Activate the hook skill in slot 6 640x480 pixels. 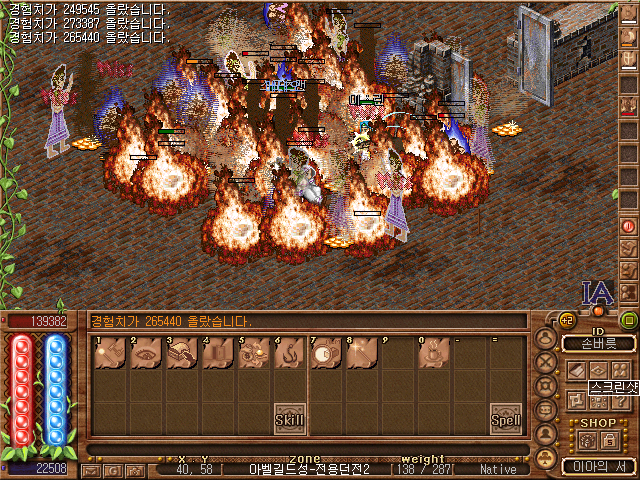point(290,353)
